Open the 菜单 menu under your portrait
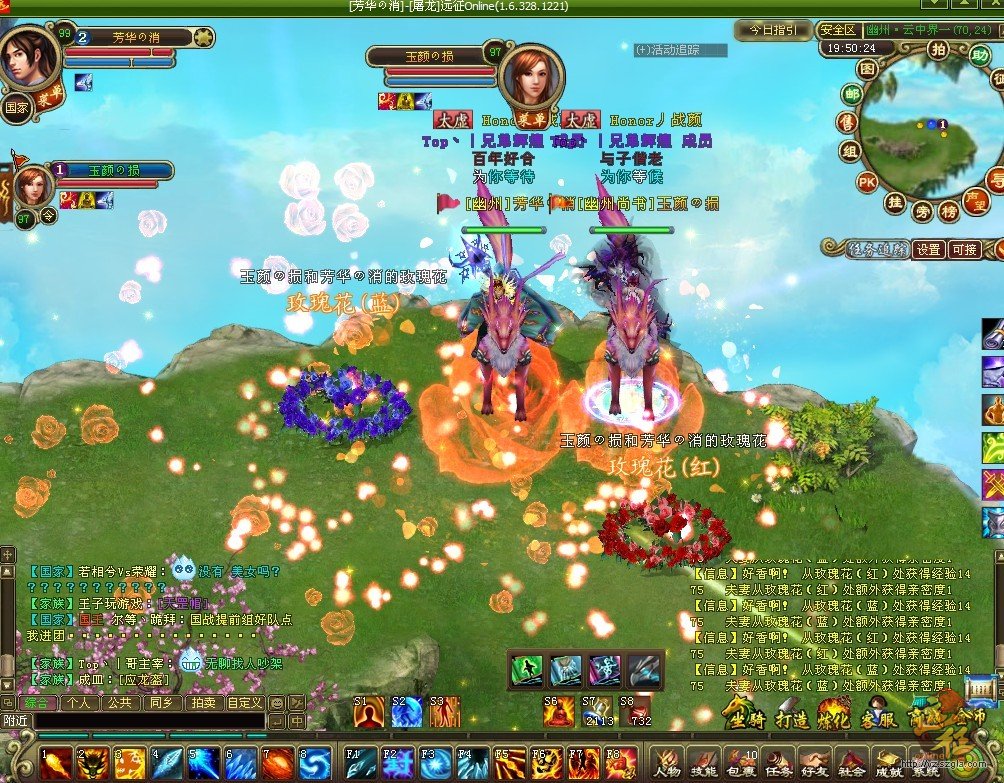The image size is (1004, 783). click(x=48, y=98)
